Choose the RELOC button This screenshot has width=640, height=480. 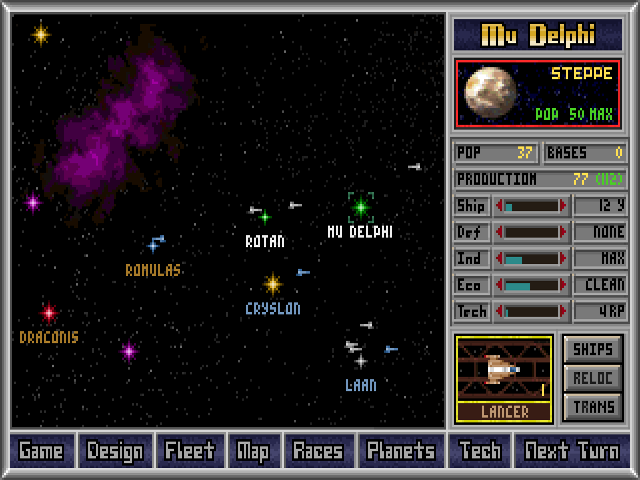(x=593, y=378)
